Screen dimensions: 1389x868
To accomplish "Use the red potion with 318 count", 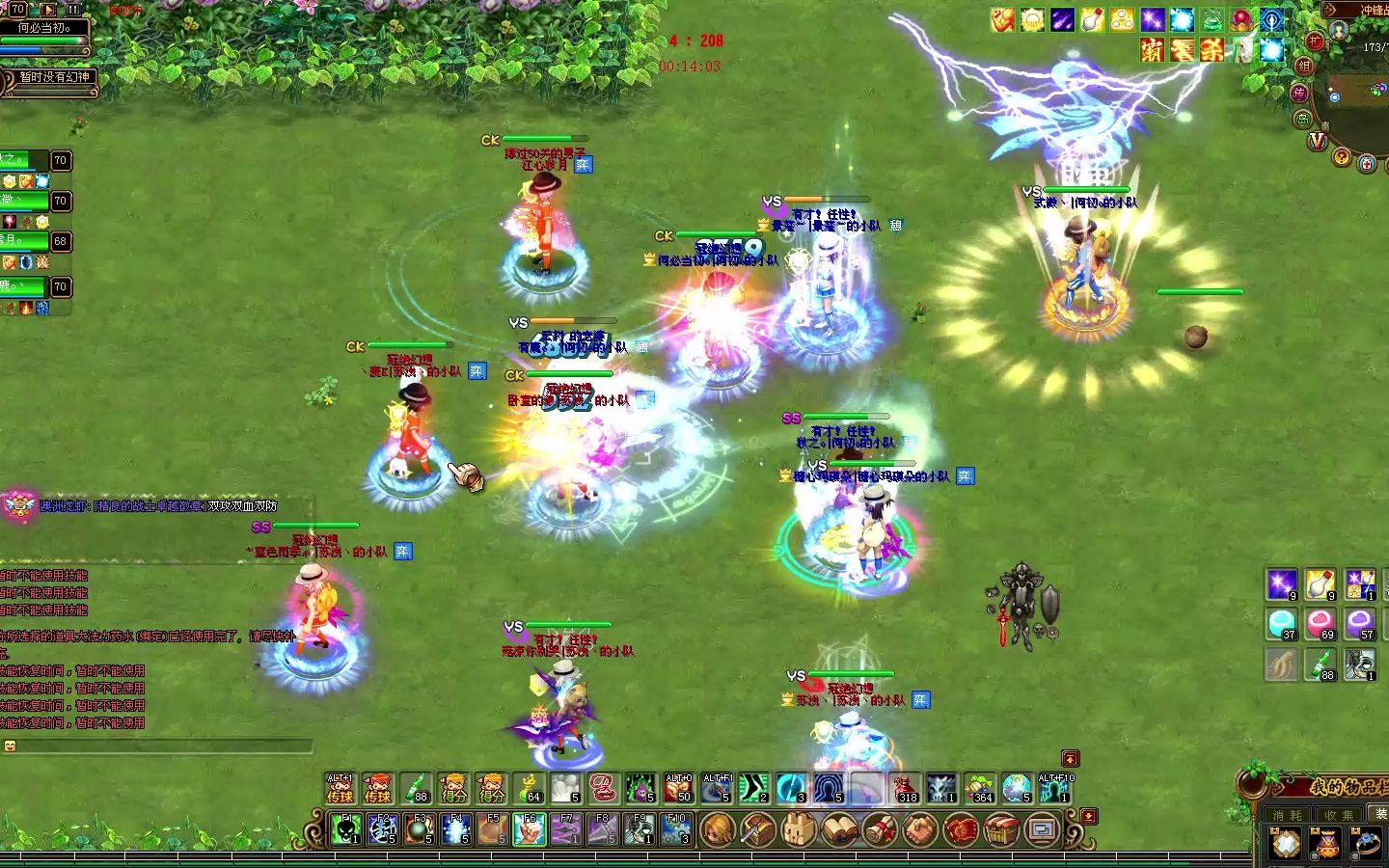I will 905,788.
